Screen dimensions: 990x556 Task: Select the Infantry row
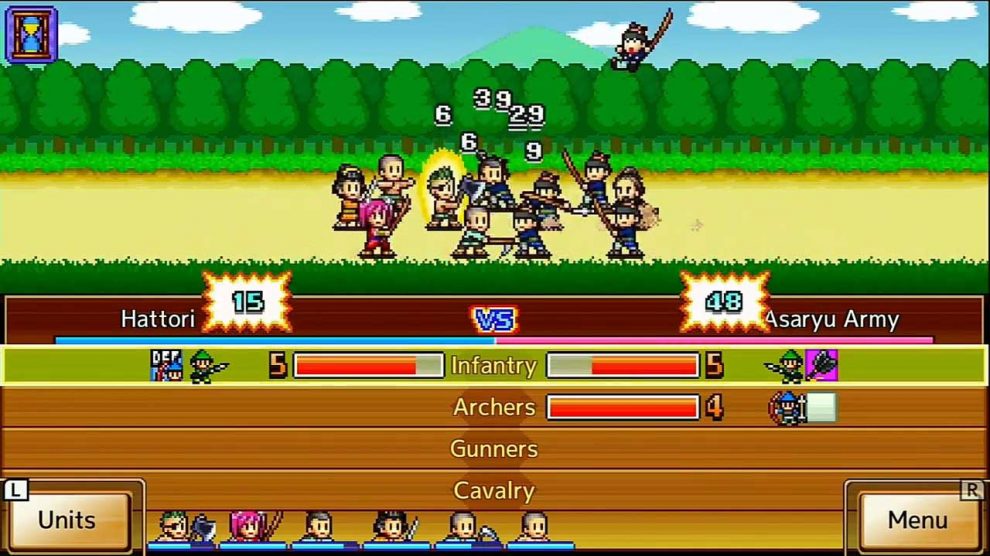(494, 365)
